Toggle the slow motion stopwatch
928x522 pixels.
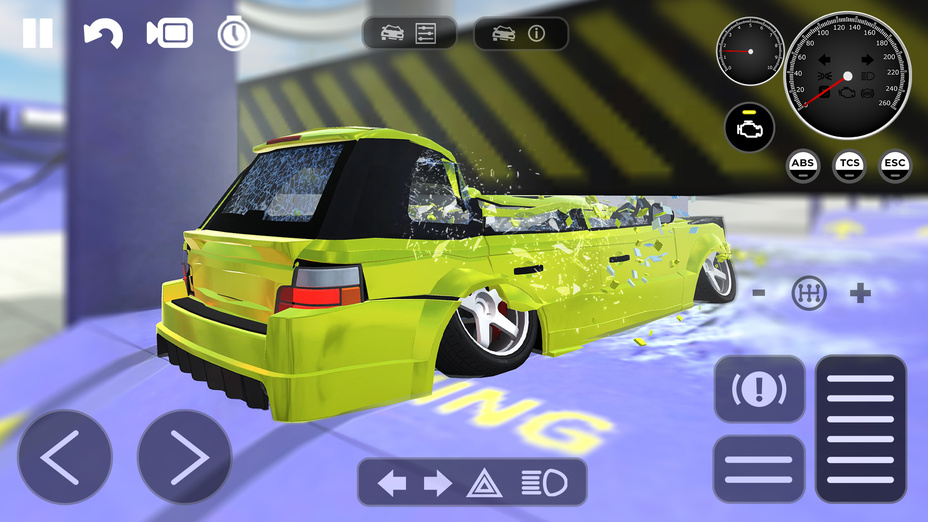pyautogui.click(x=233, y=33)
